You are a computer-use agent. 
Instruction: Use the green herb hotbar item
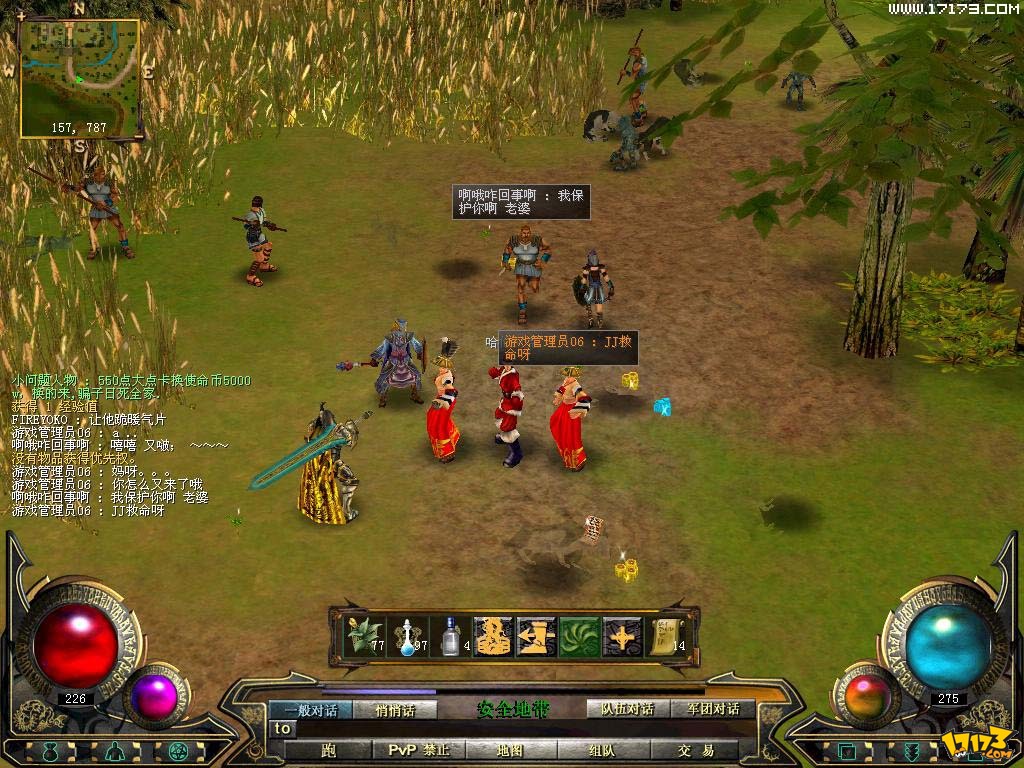click(363, 636)
